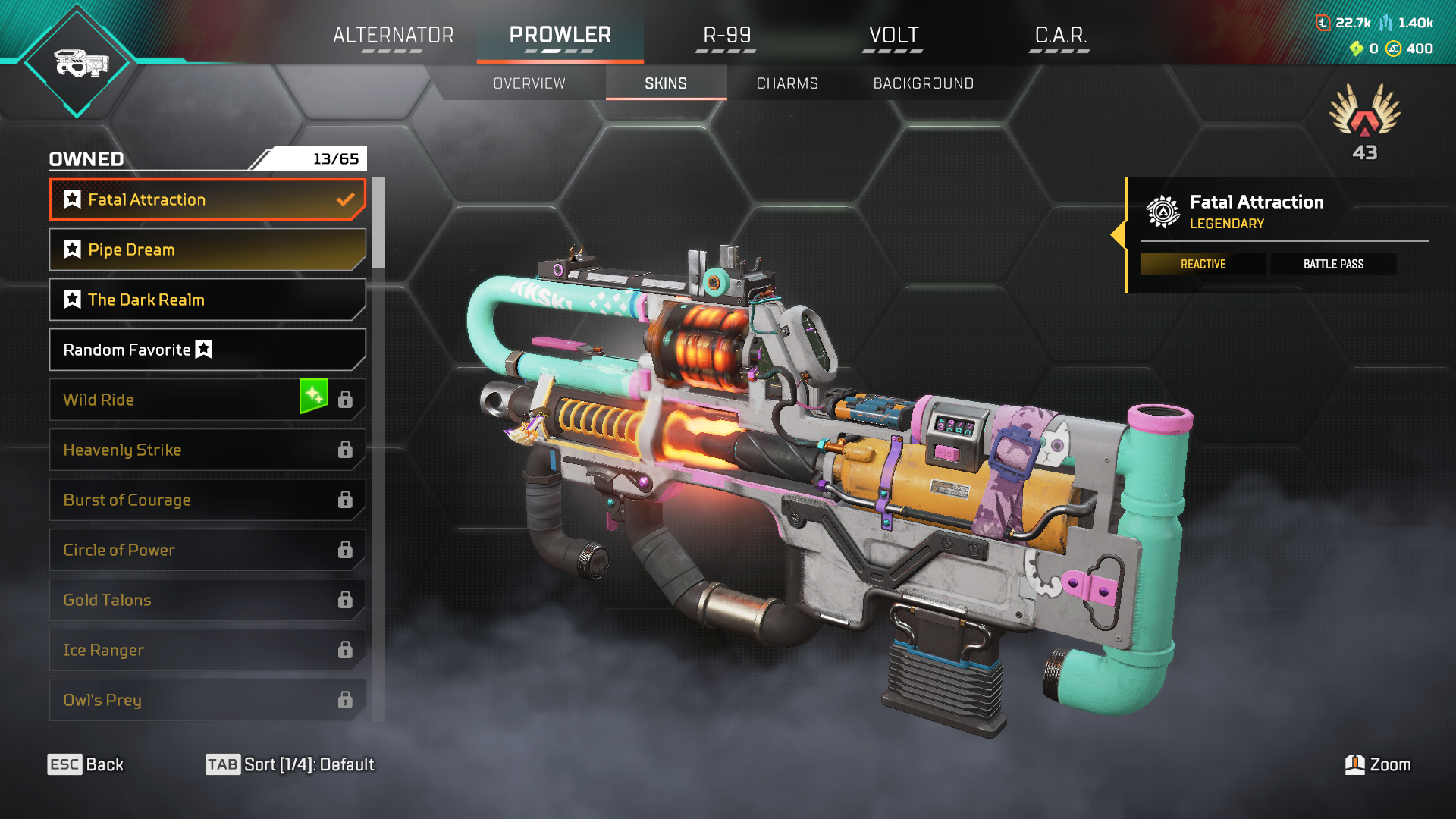Change the skin sort order
This screenshot has width=1456, height=819.
pyautogui.click(x=290, y=764)
